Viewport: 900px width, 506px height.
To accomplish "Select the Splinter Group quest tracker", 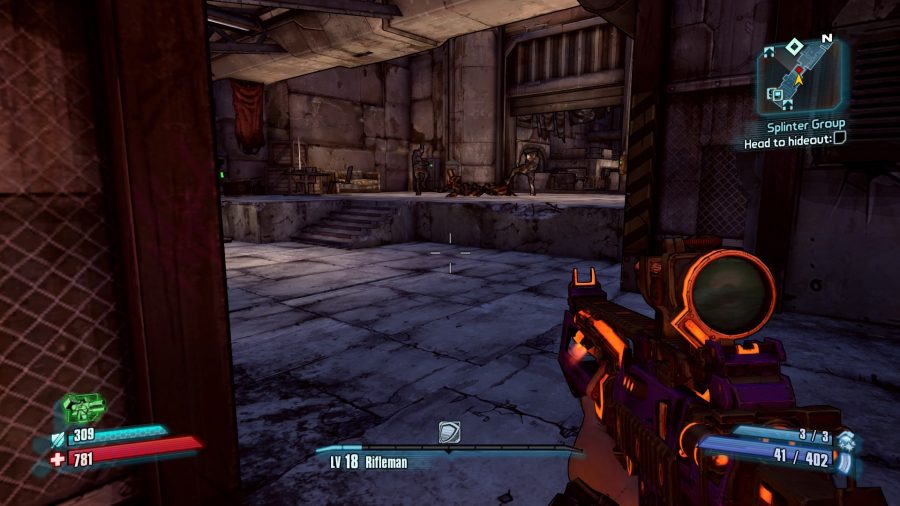I will tap(806, 125).
